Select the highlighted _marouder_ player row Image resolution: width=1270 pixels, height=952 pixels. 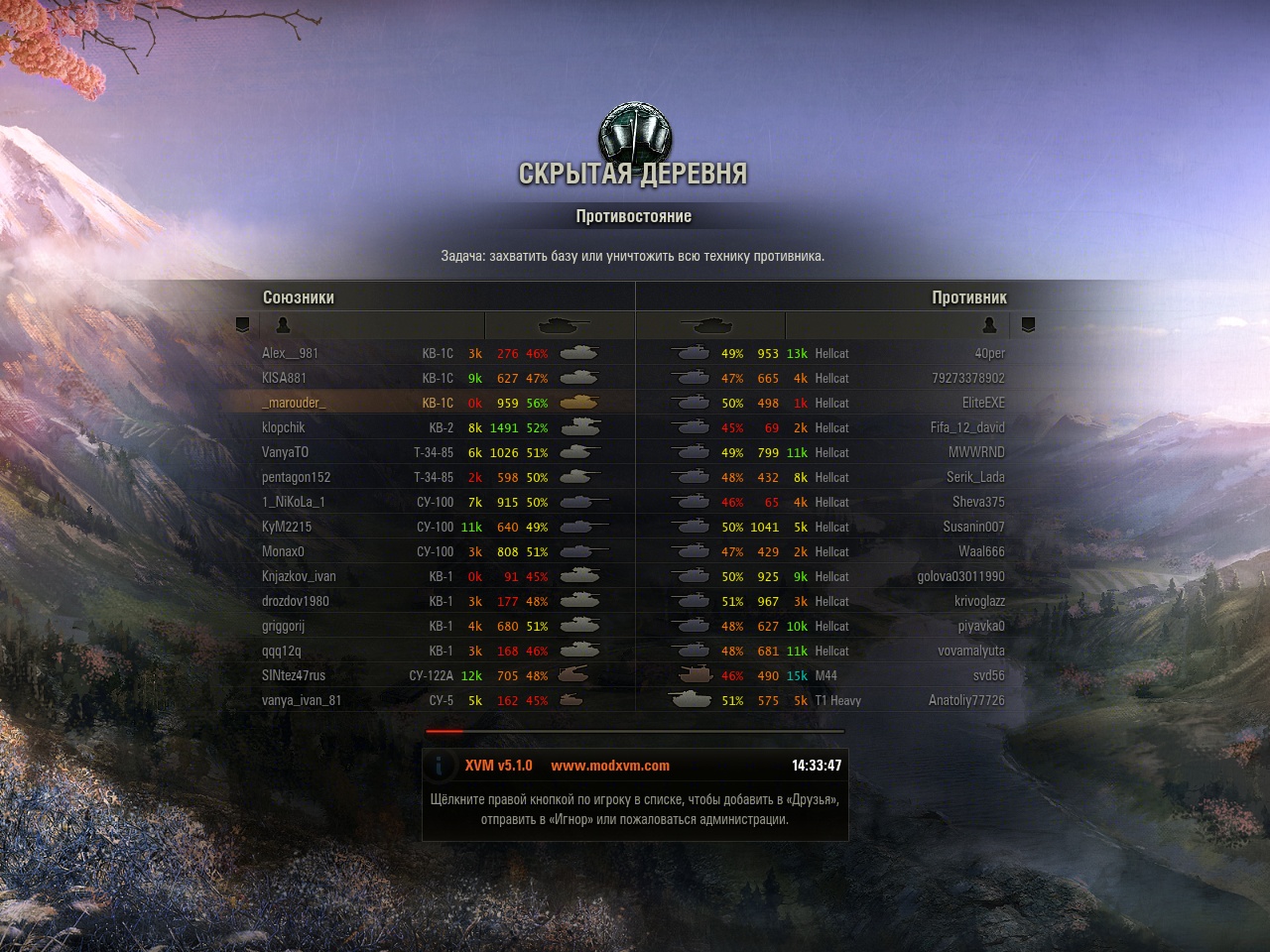[x=294, y=404]
